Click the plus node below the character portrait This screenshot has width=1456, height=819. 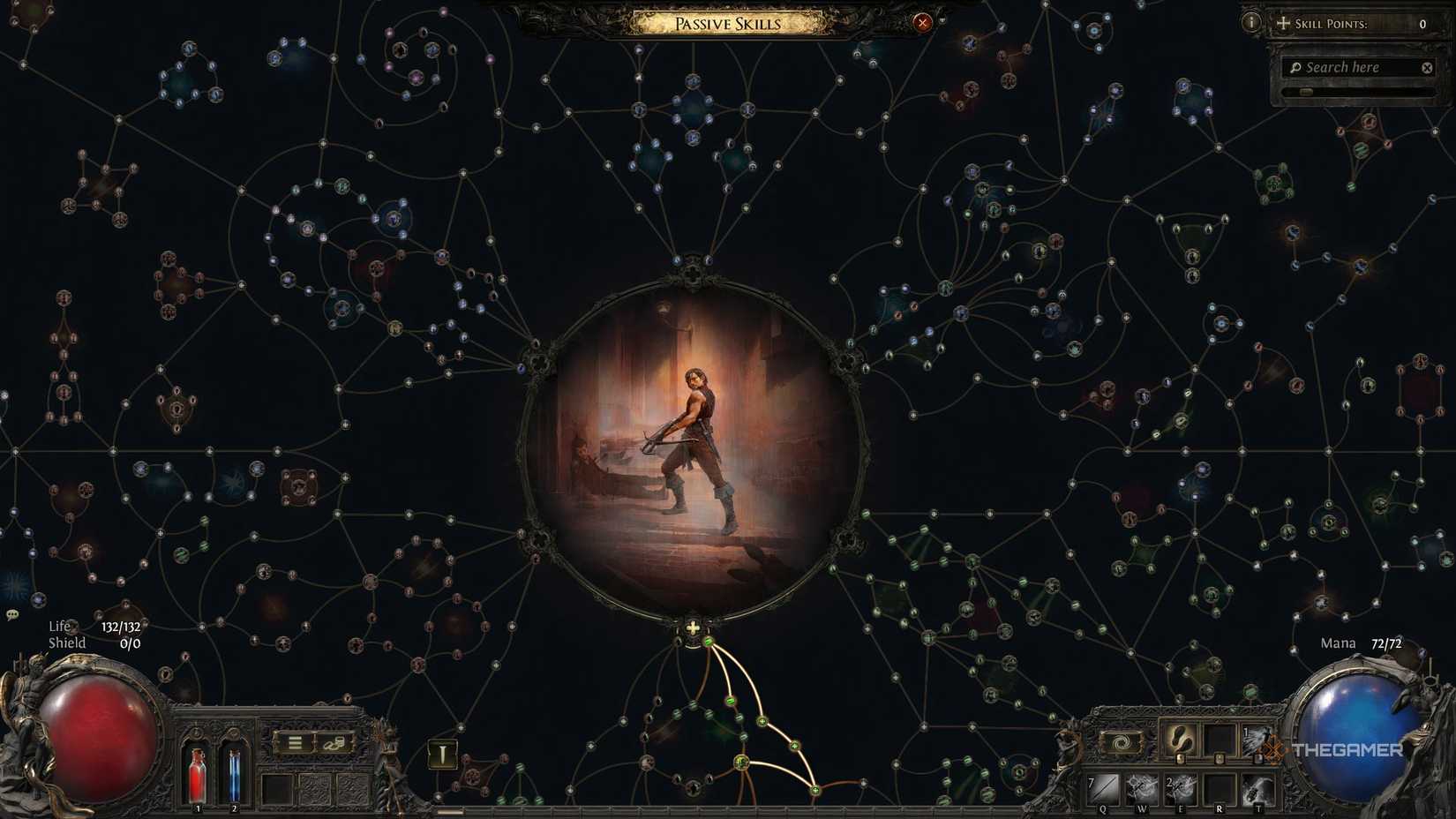[x=693, y=628]
